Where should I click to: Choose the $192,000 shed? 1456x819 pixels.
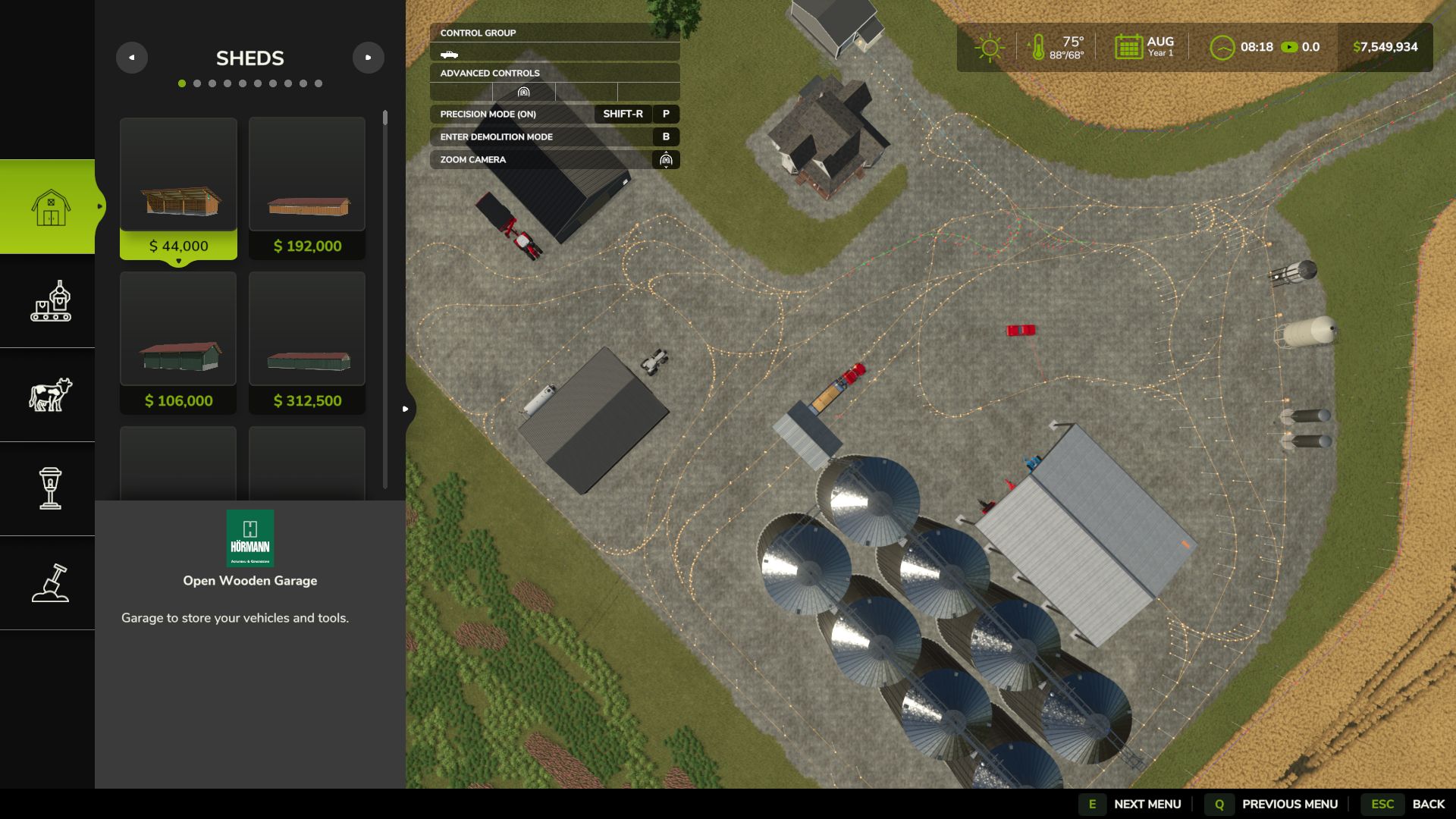click(307, 188)
